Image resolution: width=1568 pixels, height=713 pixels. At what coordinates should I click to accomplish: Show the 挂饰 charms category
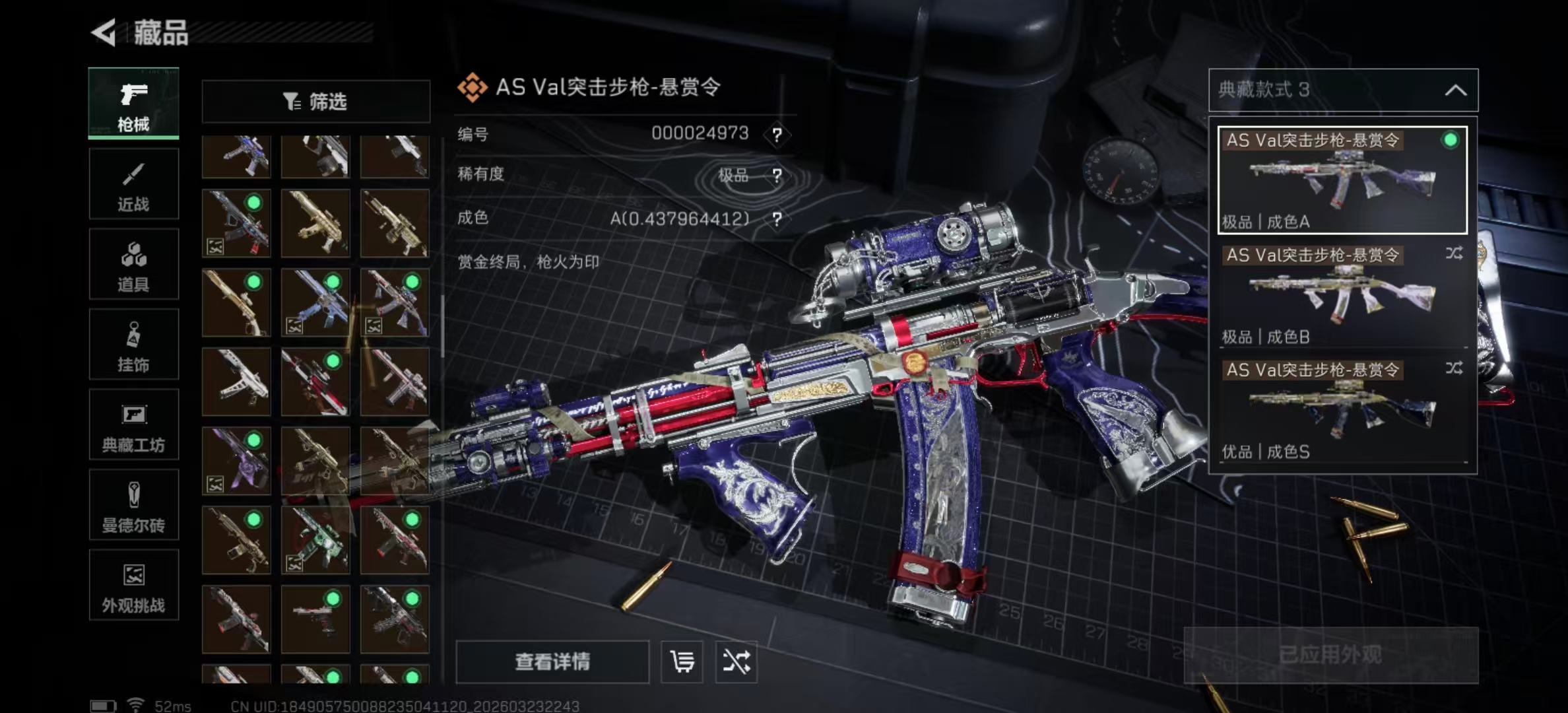coord(133,345)
